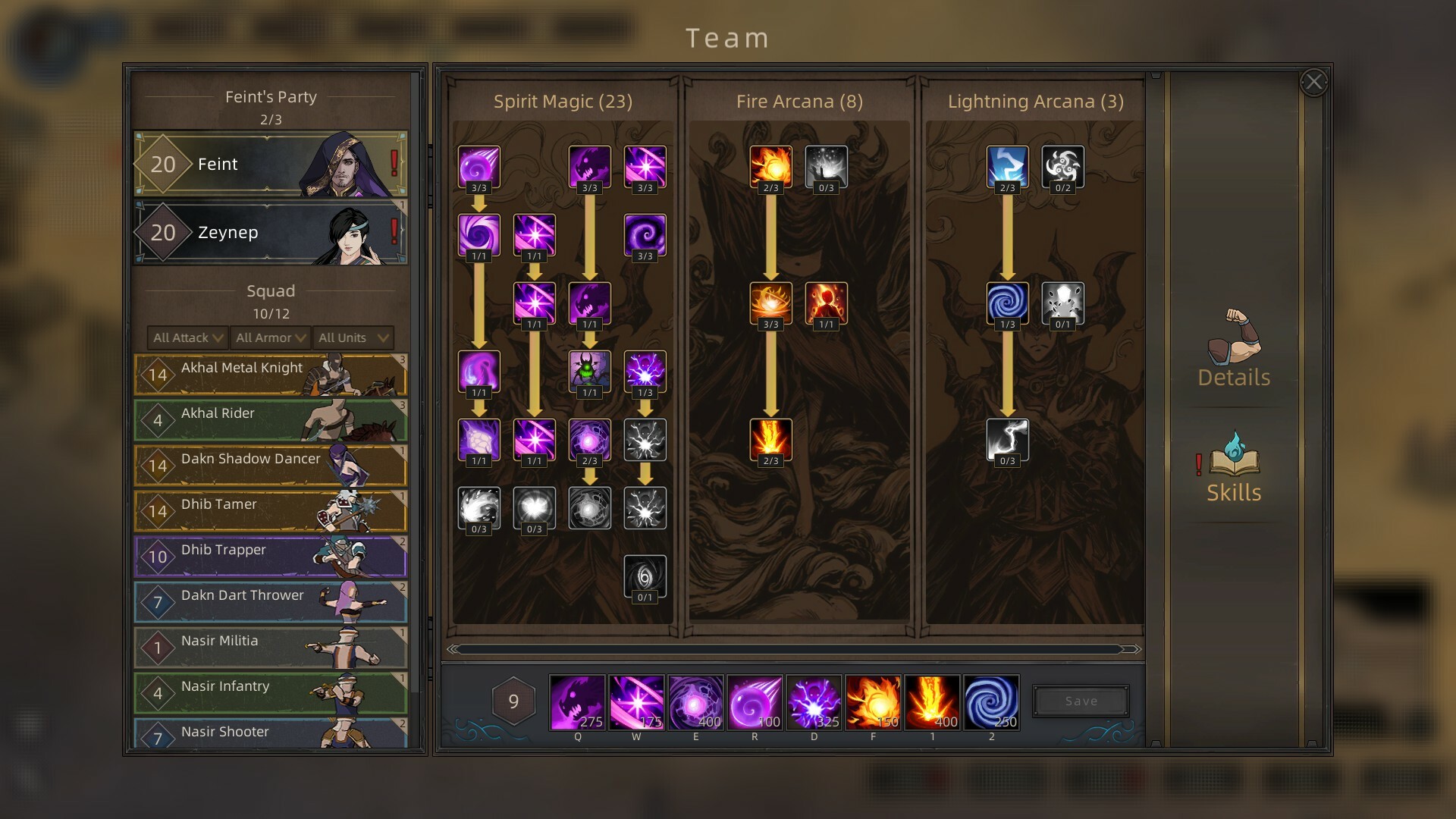Image resolution: width=1456 pixels, height=819 pixels.
Task: Open the All Attack filter dropdown
Action: (188, 337)
